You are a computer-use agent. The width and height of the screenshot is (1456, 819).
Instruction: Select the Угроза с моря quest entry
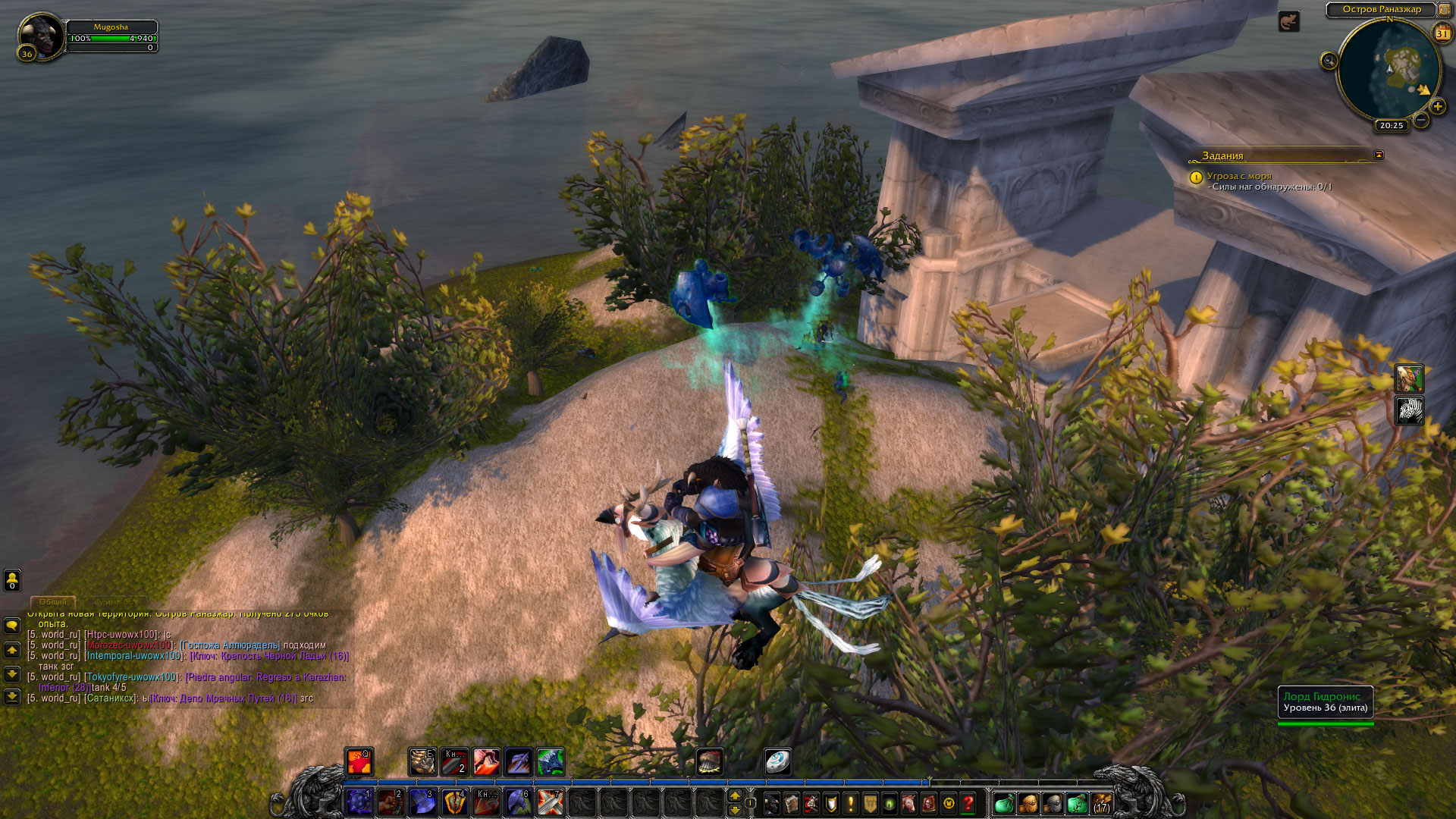click(x=1238, y=176)
